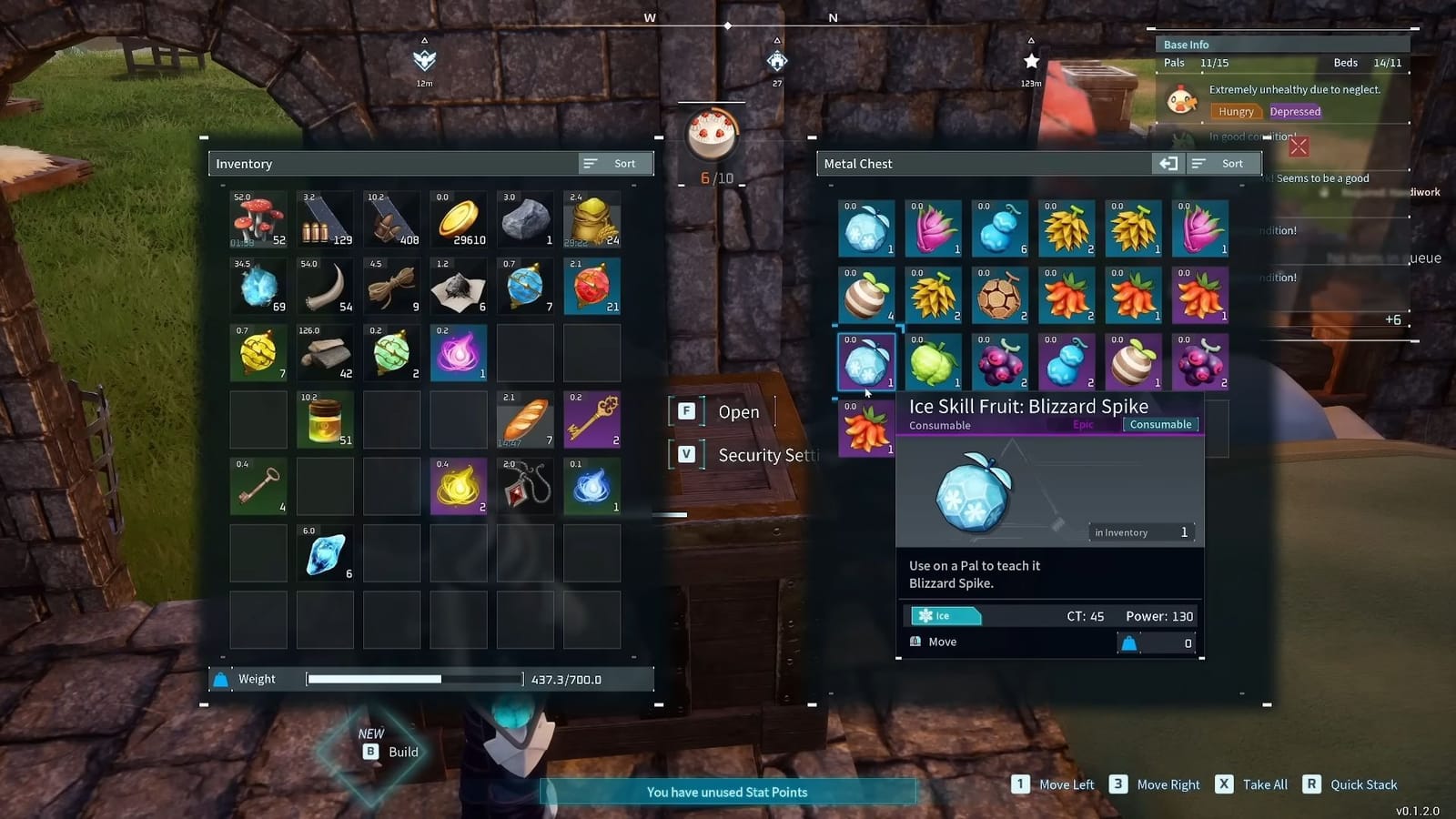Take All items from the Metal Chest
Image resolution: width=1456 pixels, height=819 pixels.
coord(1264,784)
